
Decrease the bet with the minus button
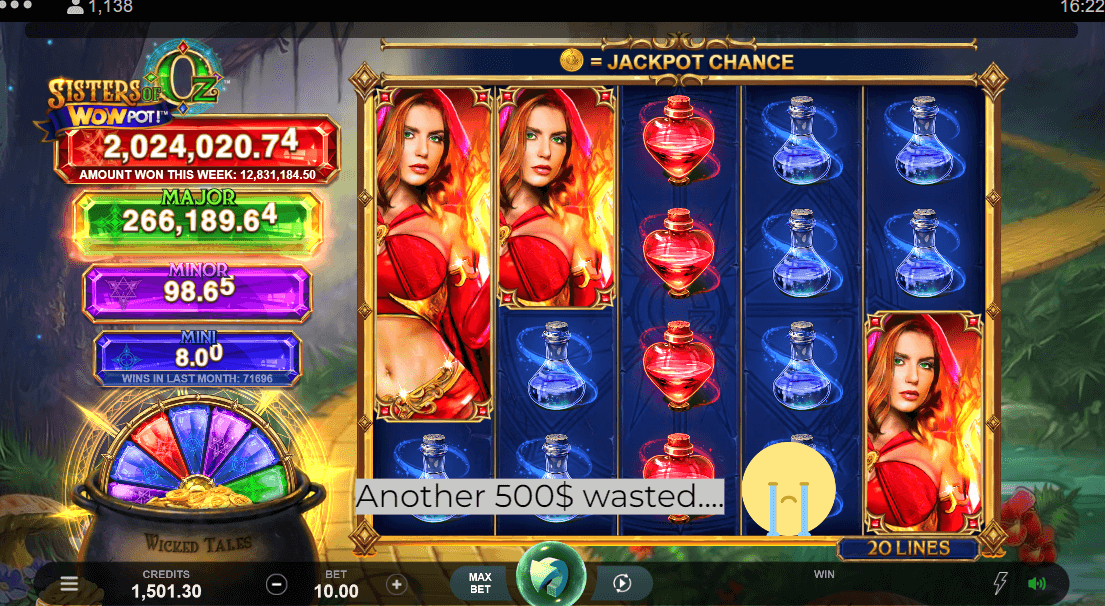[277, 584]
